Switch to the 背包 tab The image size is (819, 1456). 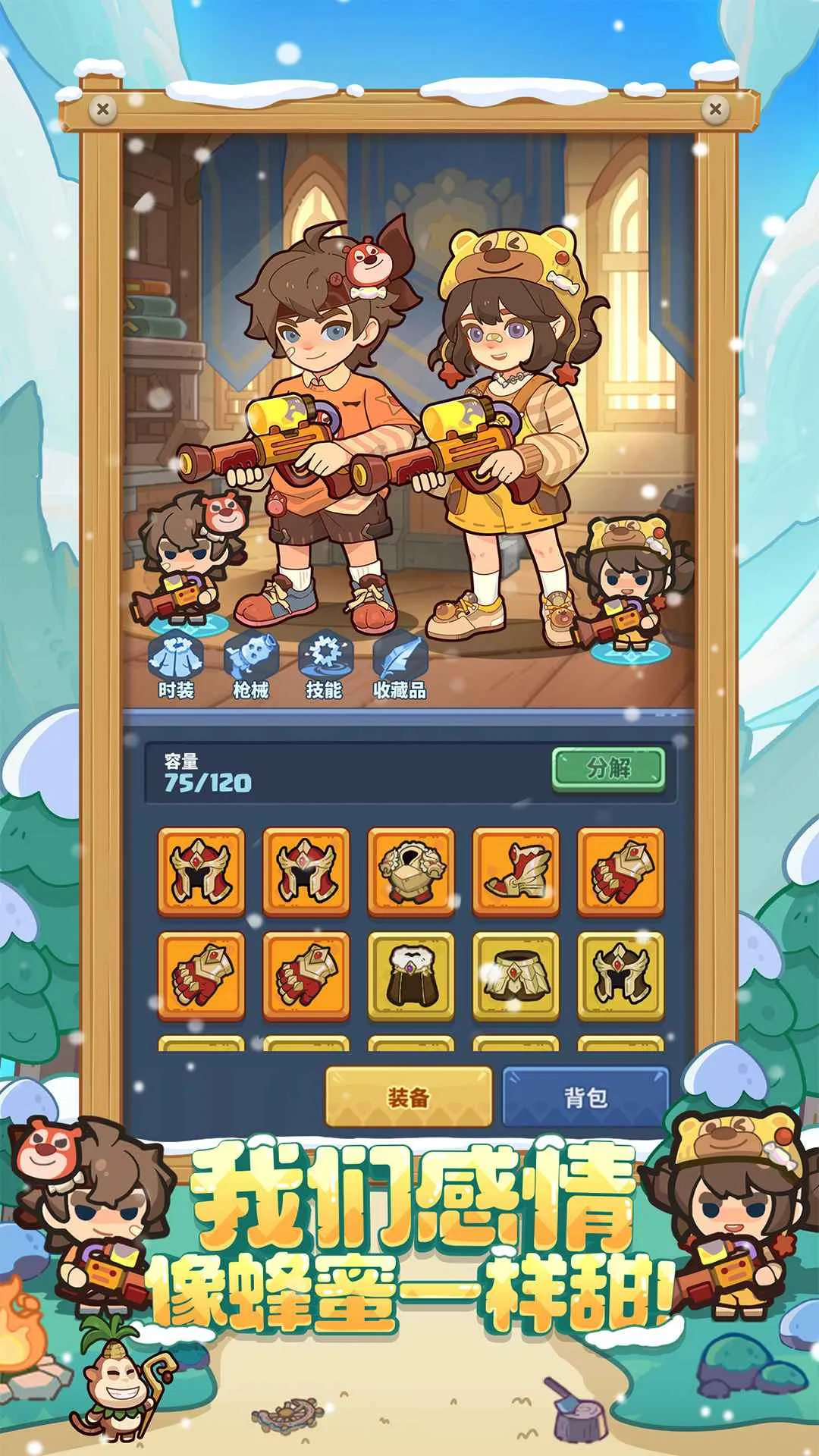585,1097
